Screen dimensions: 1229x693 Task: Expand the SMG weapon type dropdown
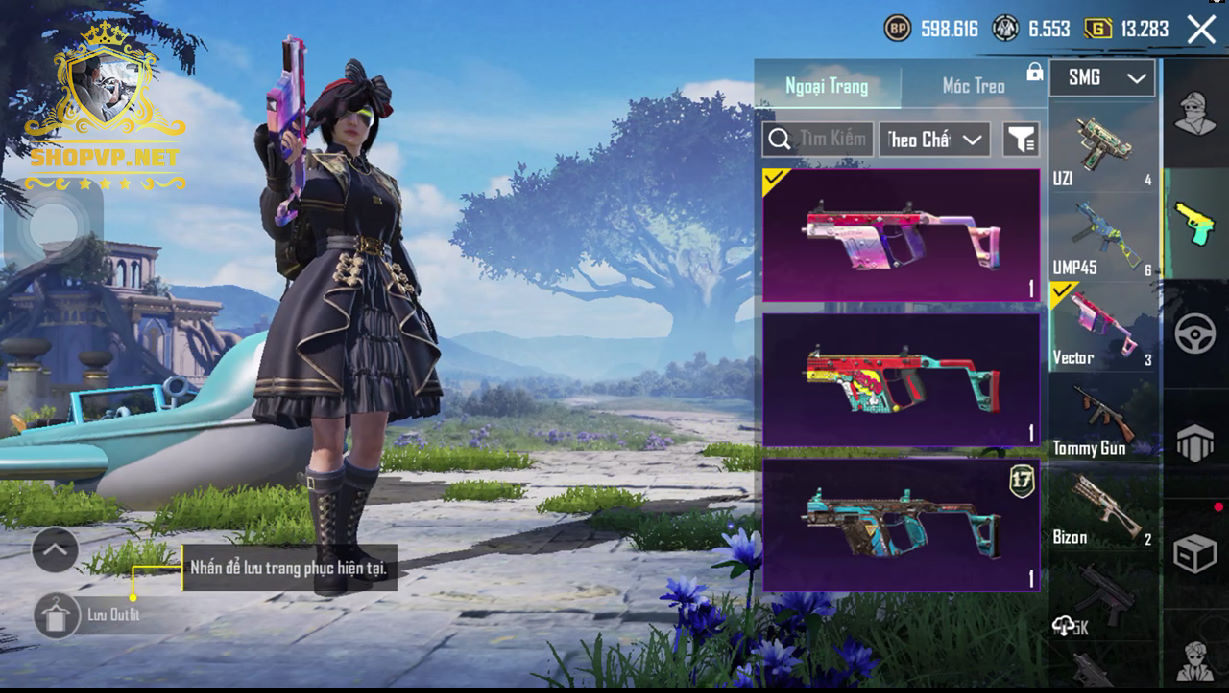tap(1101, 78)
